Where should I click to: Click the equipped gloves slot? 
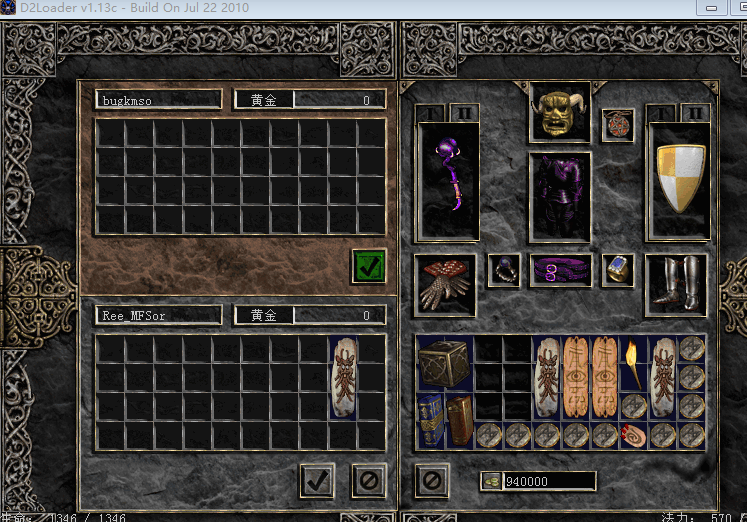(x=445, y=284)
